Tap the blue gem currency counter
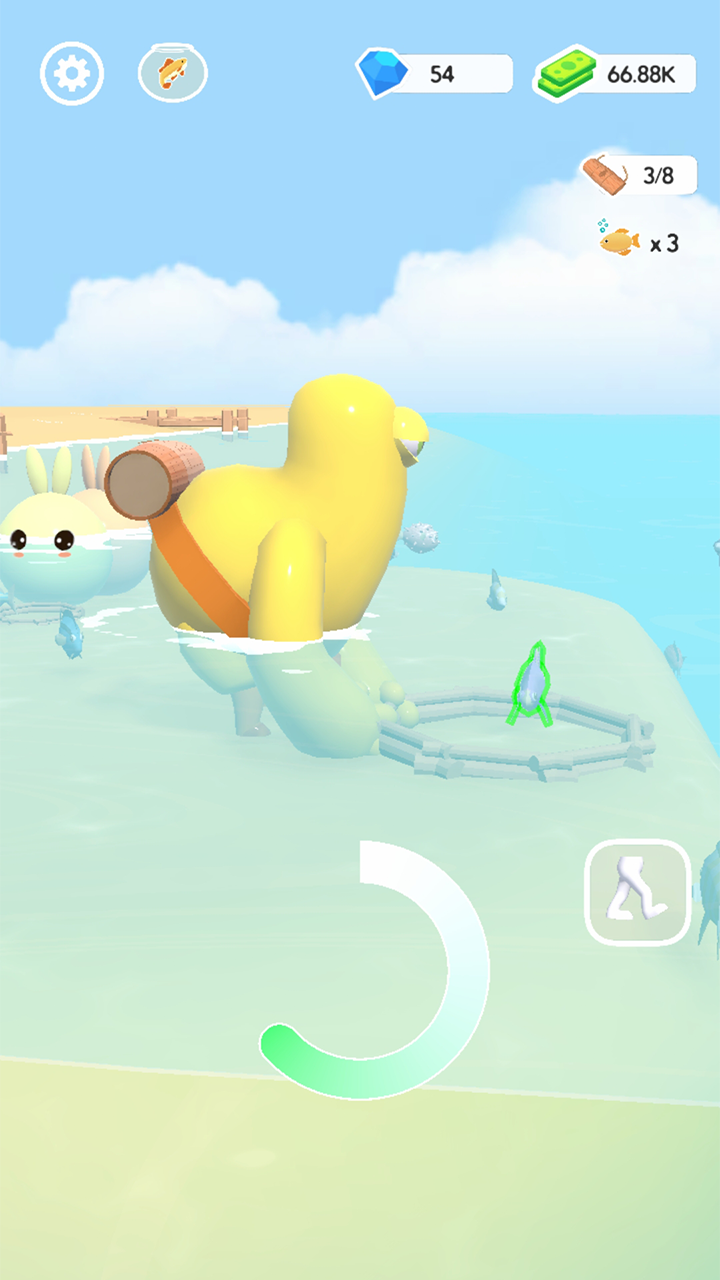 [x=436, y=74]
